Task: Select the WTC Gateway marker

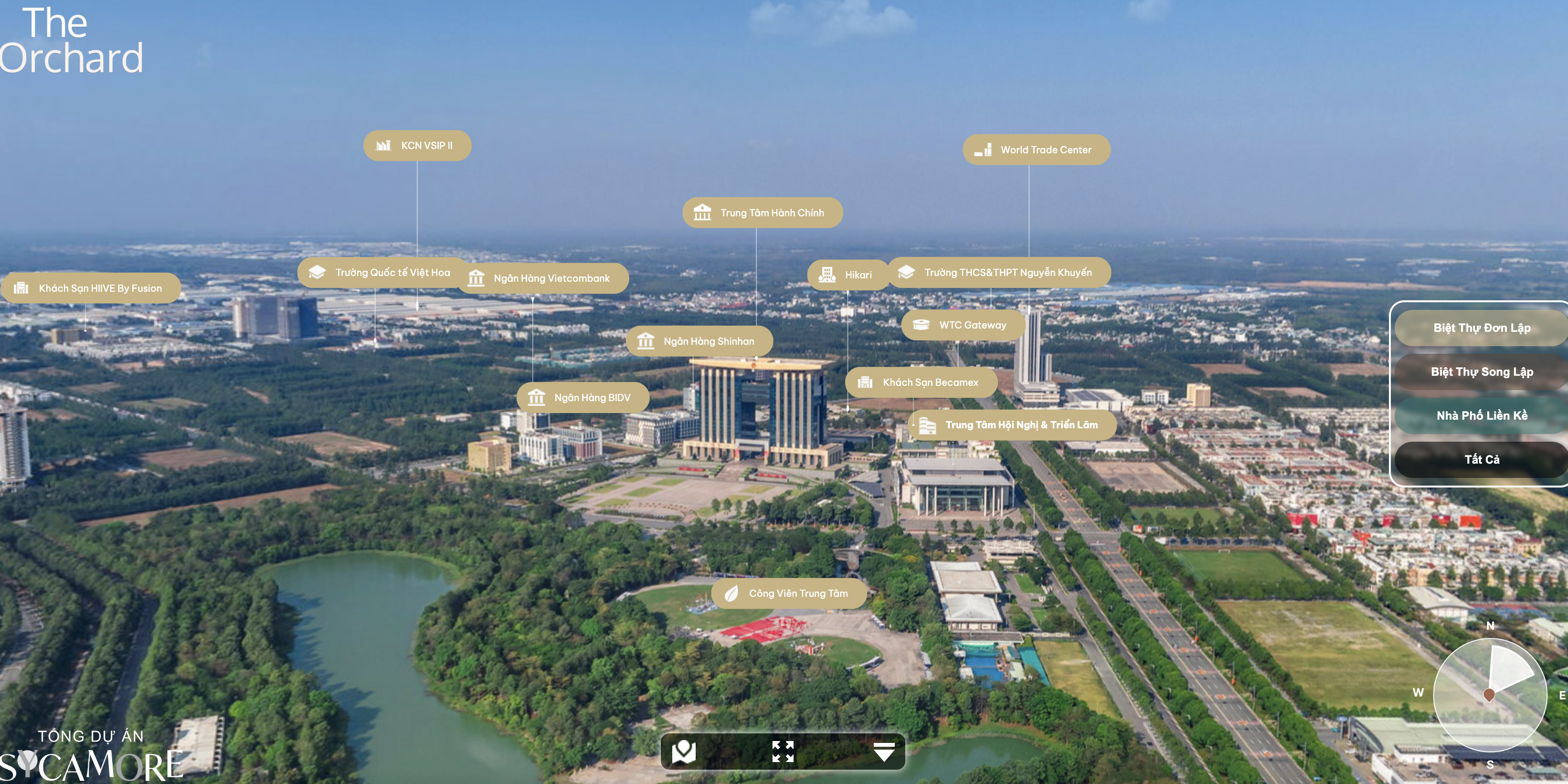Action: click(963, 325)
